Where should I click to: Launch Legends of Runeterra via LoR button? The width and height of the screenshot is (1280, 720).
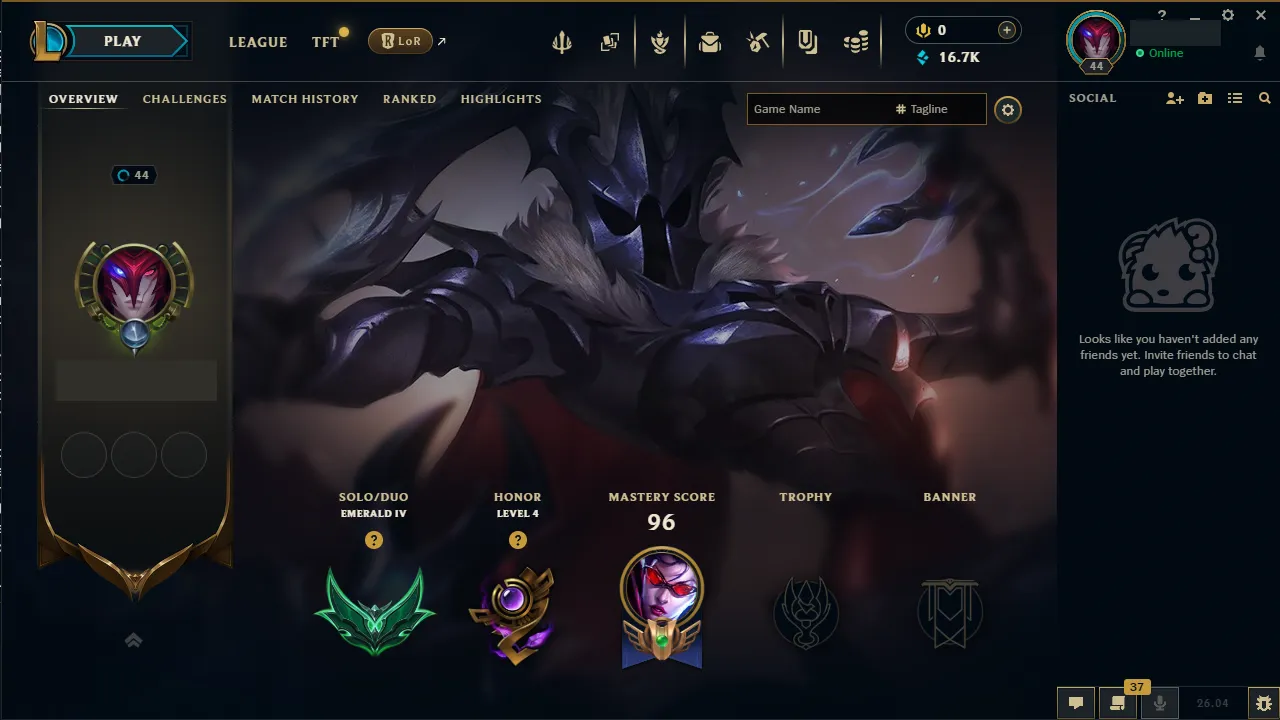pyautogui.click(x=400, y=41)
